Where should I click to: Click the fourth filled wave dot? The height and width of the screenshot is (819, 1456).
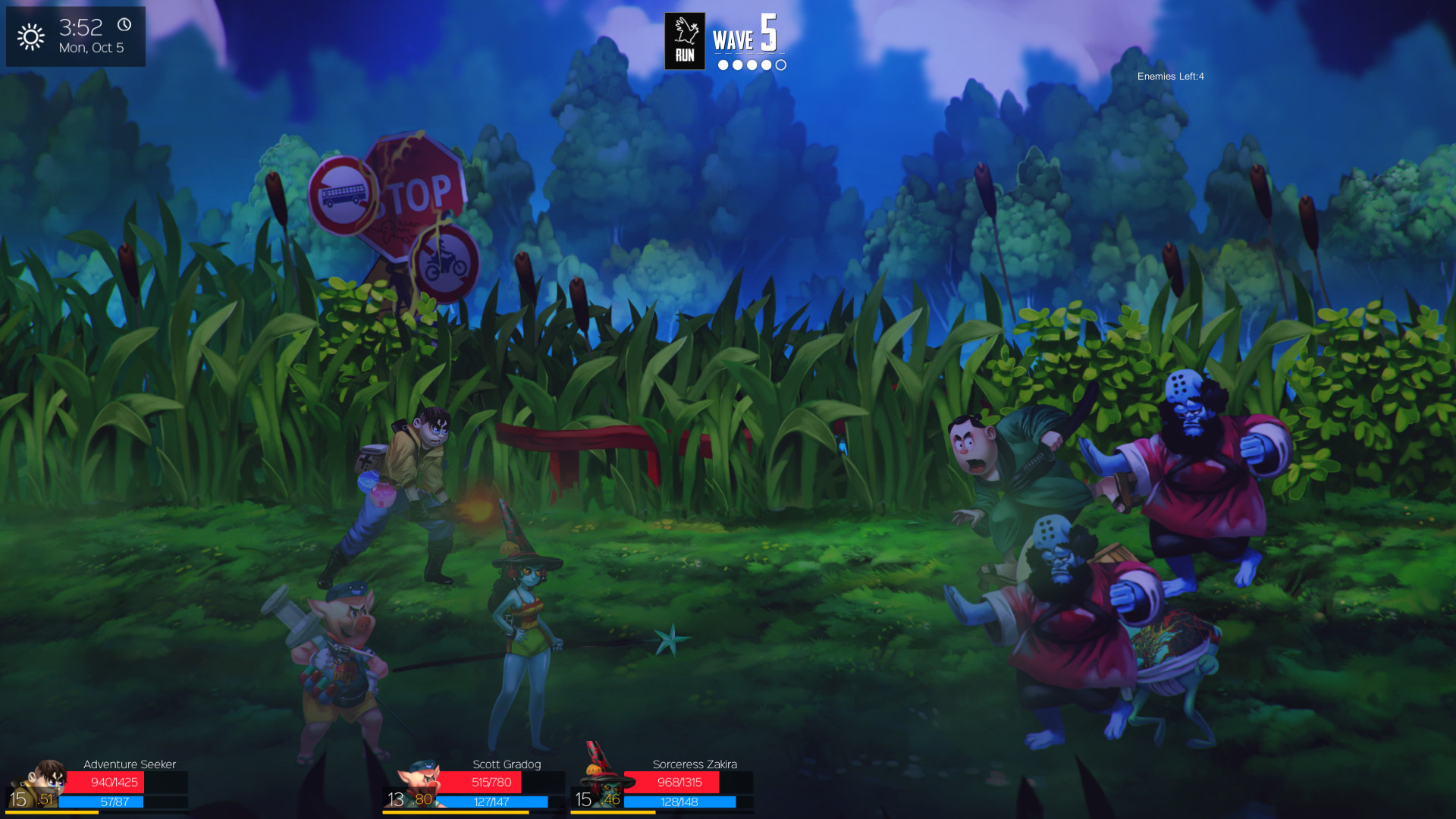tap(764, 65)
